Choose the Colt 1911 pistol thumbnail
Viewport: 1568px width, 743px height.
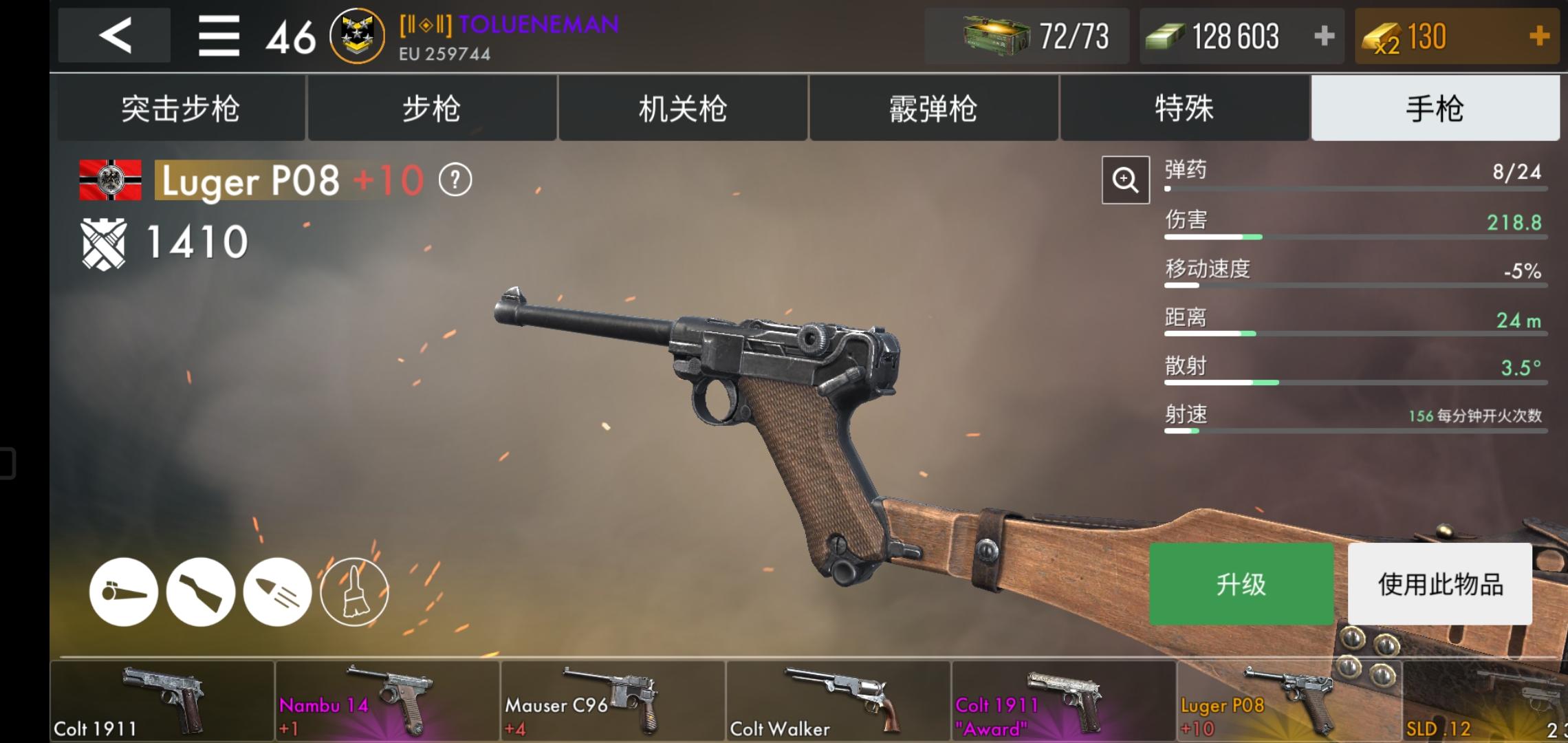[x=162, y=700]
